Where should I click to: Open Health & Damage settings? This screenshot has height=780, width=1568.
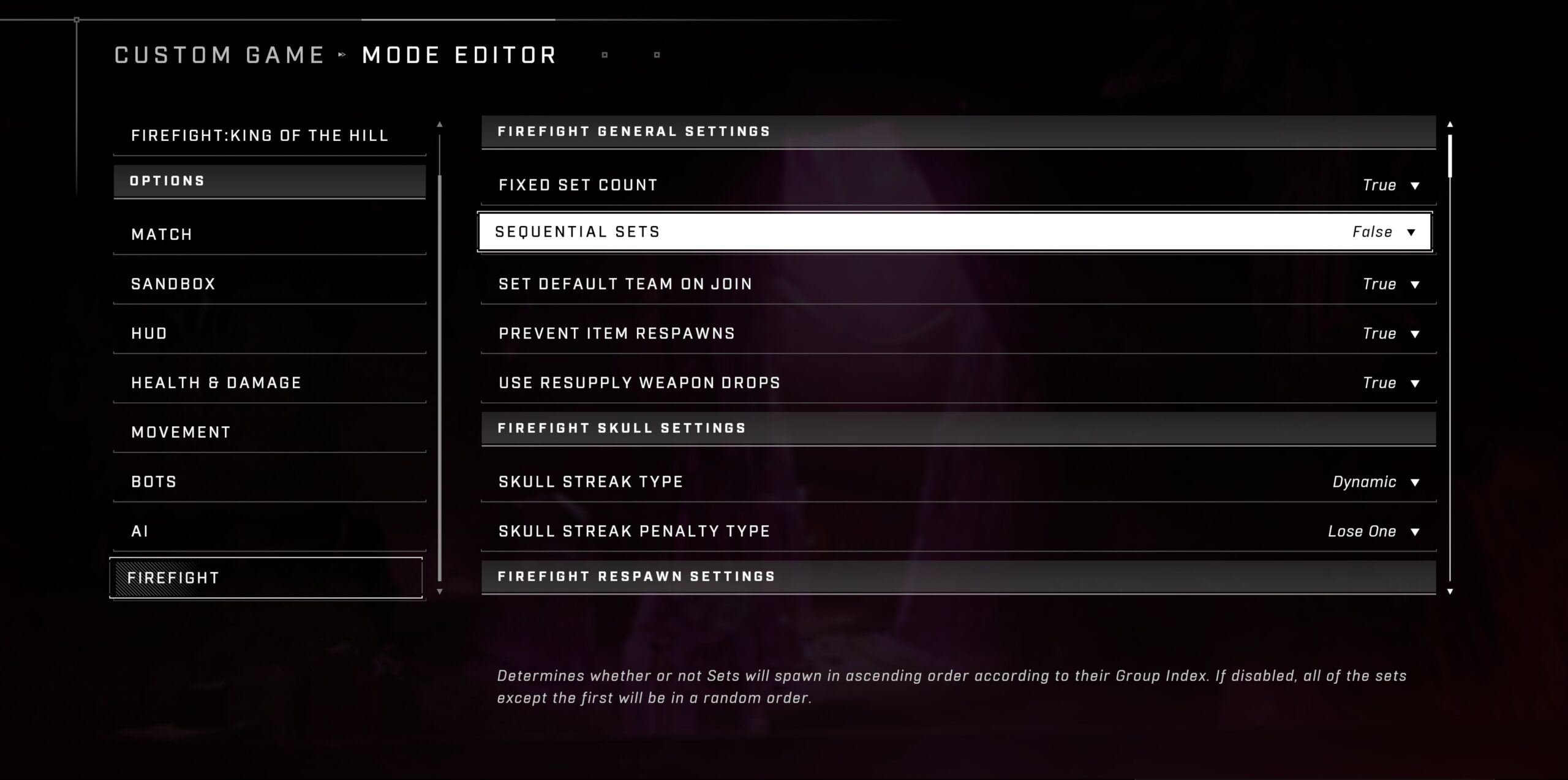(269, 383)
